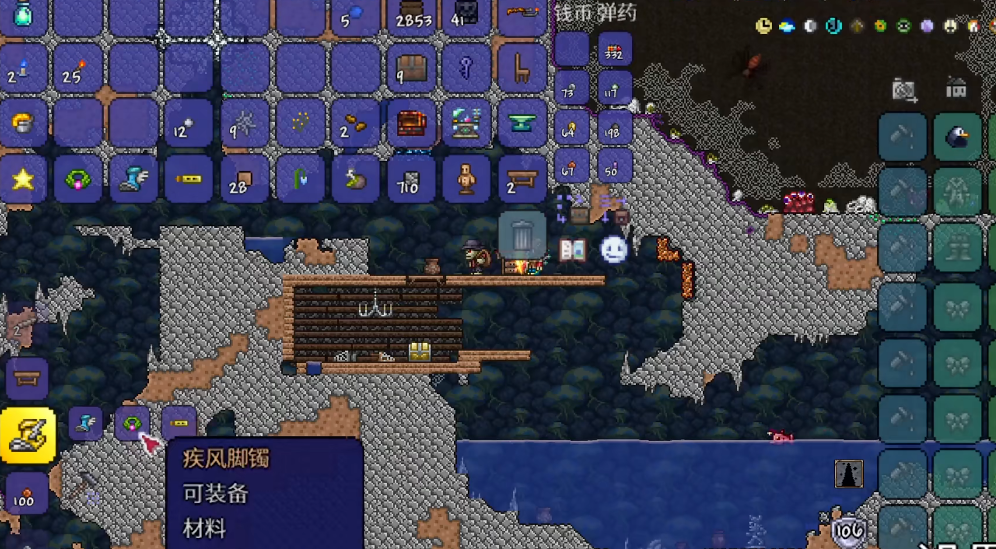Click the smiling moon emote icon

(x=614, y=249)
